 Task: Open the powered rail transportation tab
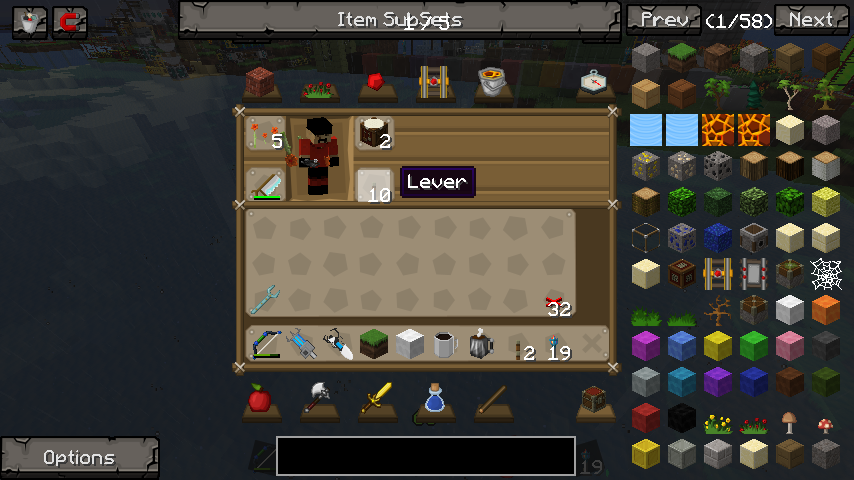pyautogui.click(x=433, y=82)
